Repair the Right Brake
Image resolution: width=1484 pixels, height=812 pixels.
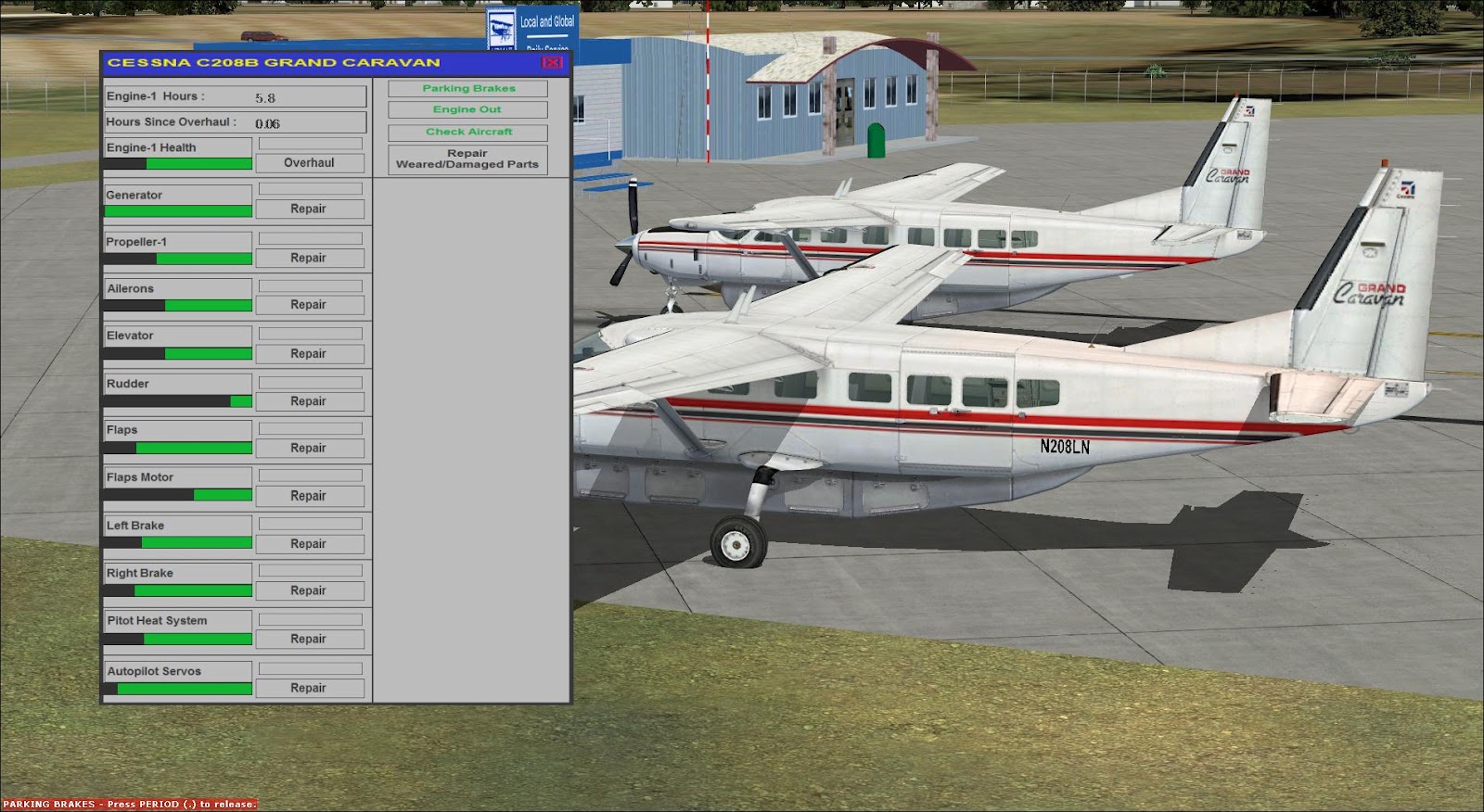311,590
